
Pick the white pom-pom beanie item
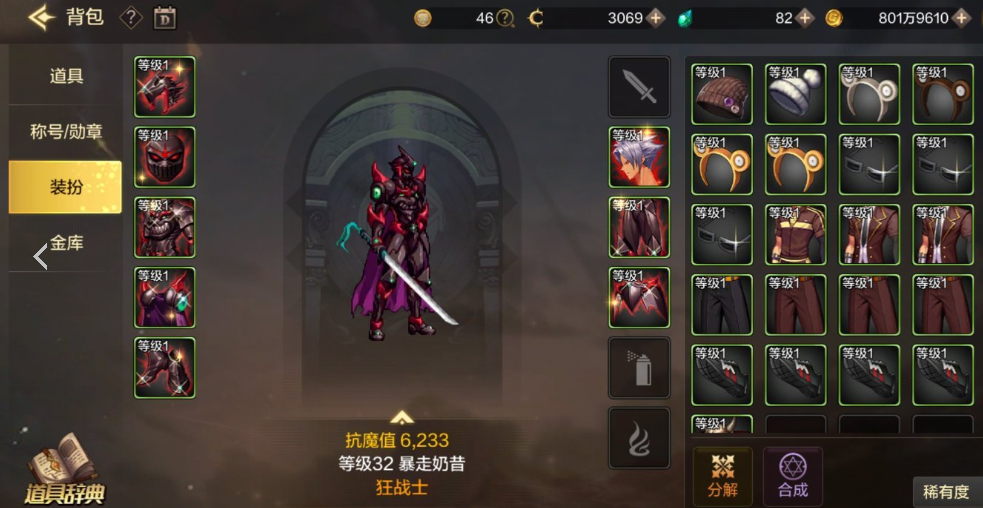tap(795, 94)
